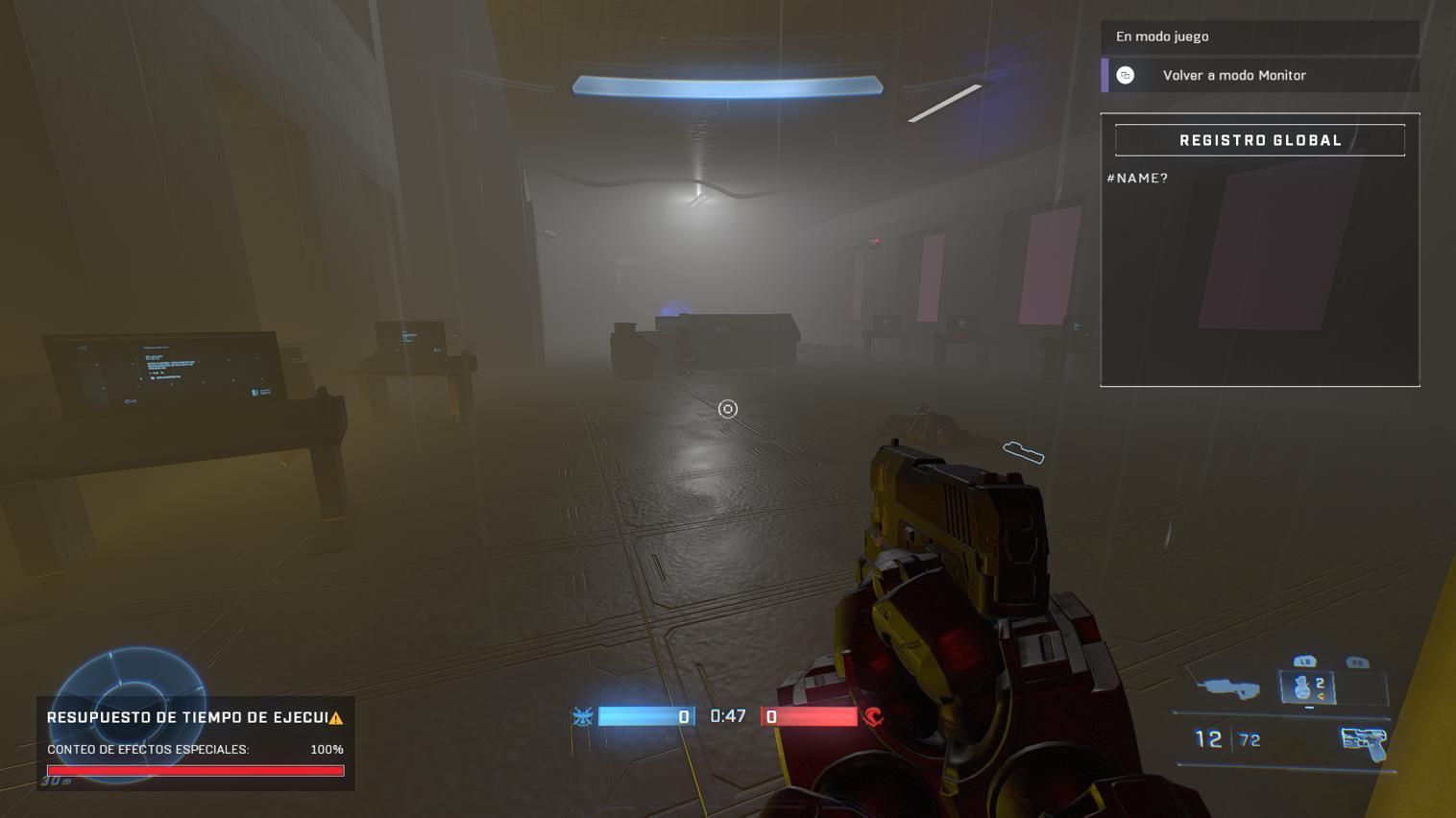This screenshot has width=1456, height=818.
Task: Switch to the Registro Global tab
Action: click(1259, 139)
